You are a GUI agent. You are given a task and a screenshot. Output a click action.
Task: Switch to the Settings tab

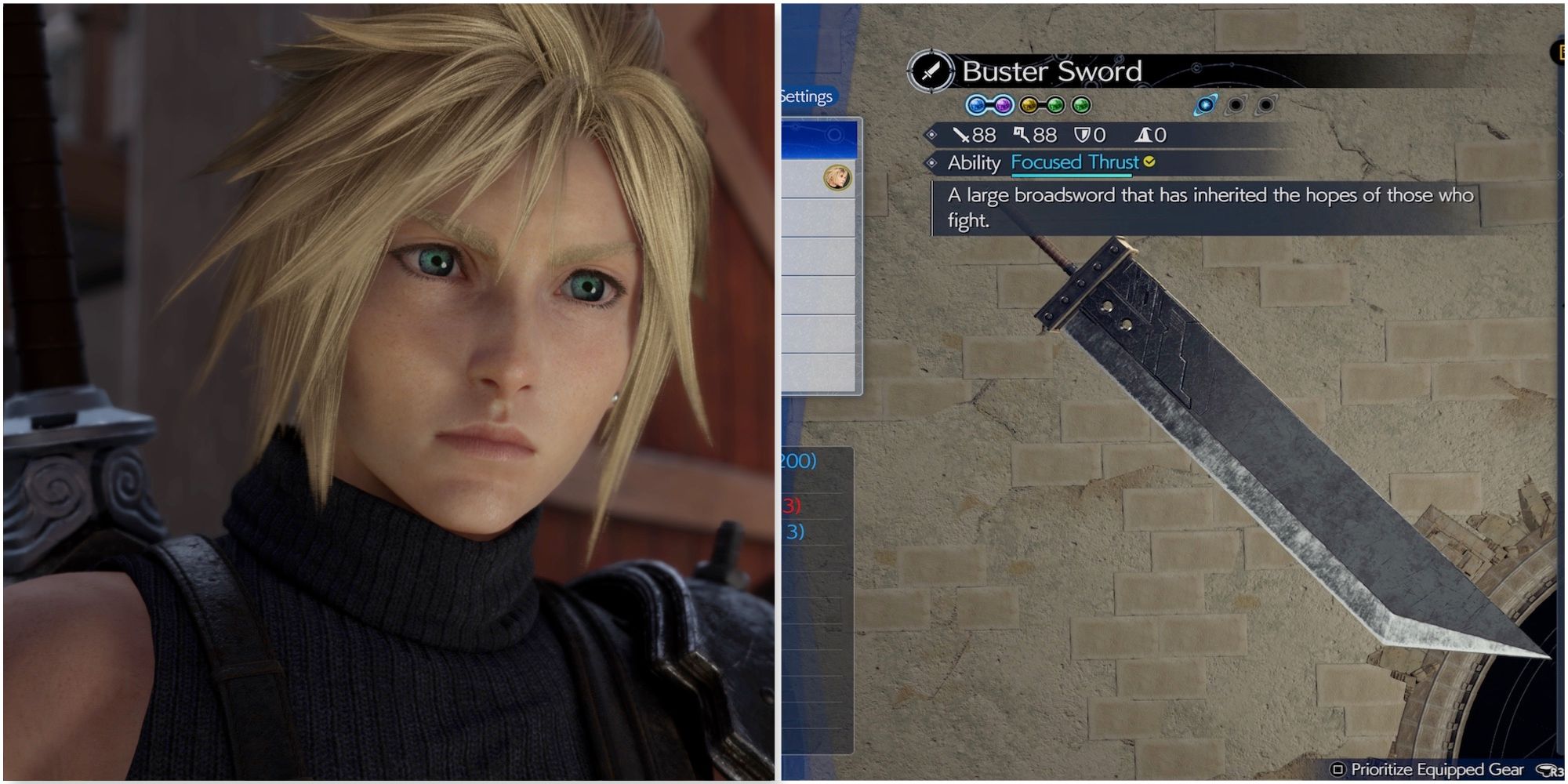[806, 97]
